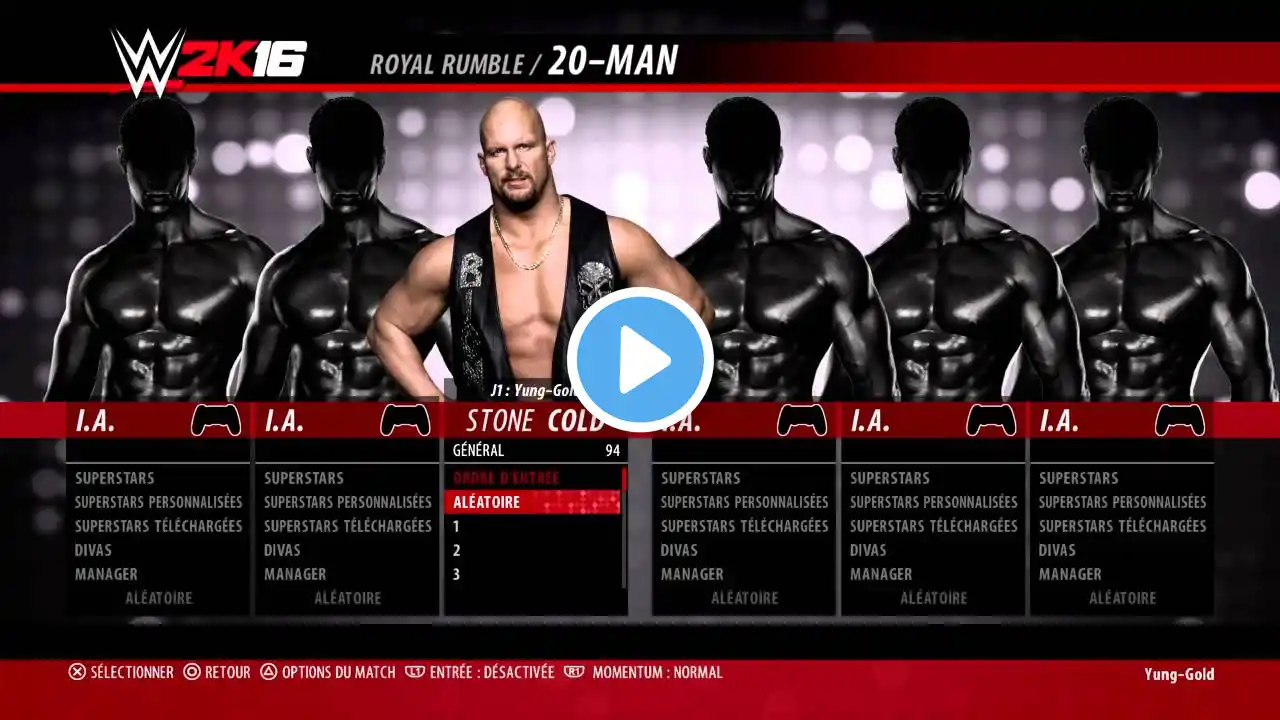This screenshot has width=1280, height=720.
Task: Pick entry order number 2
Action: click(532, 550)
